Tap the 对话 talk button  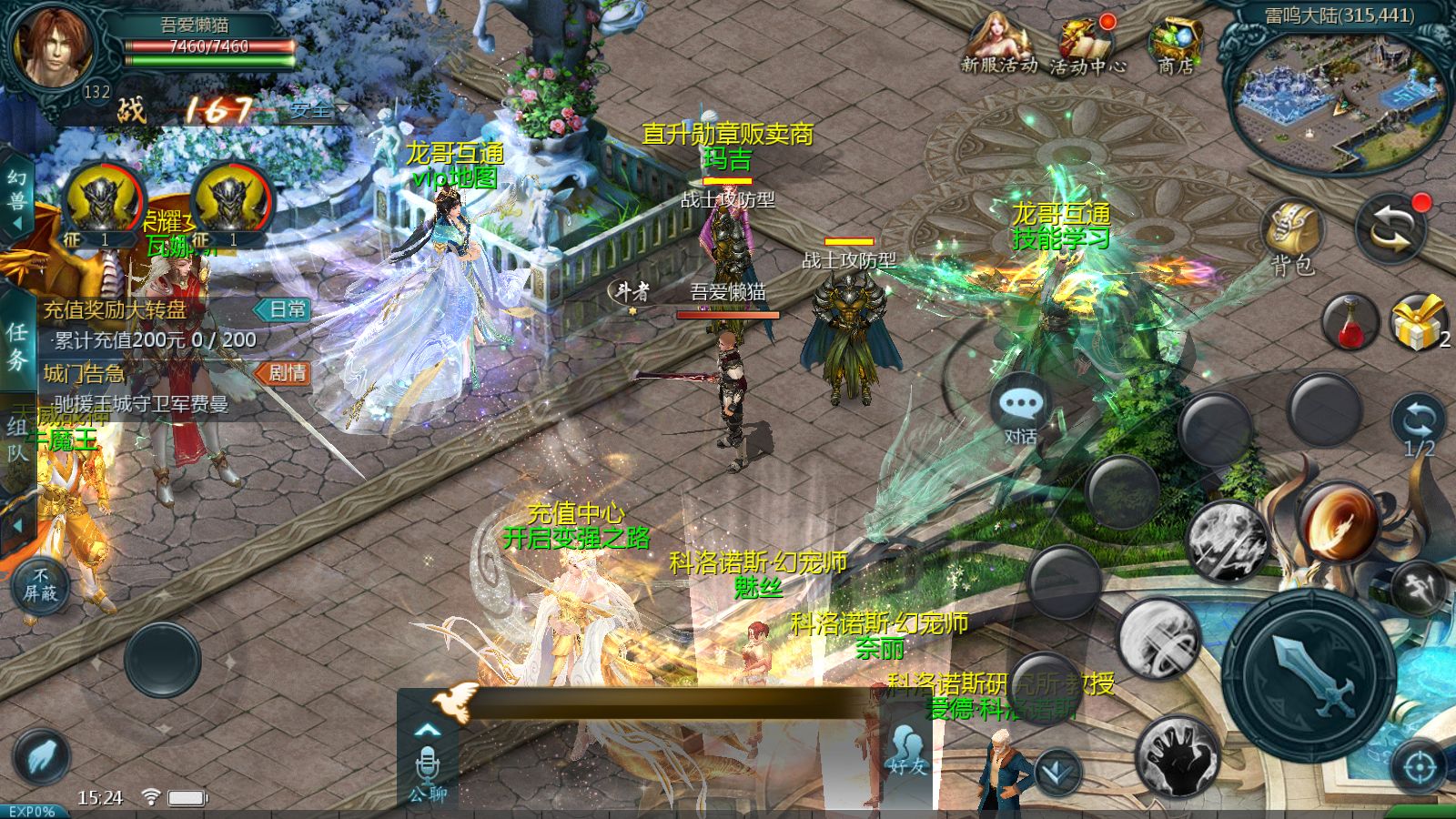coord(1020,410)
